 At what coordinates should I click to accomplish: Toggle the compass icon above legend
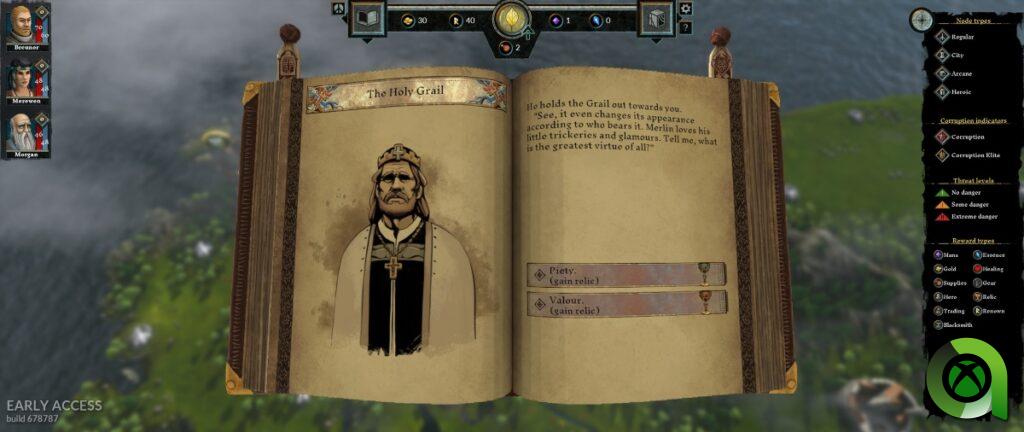click(921, 19)
